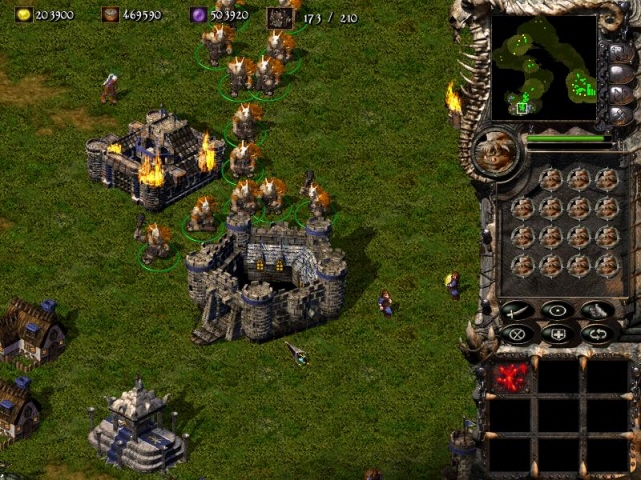Screen dimensions: 641x480
Task: Activate the sword attack command
Action: coord(518,310)
